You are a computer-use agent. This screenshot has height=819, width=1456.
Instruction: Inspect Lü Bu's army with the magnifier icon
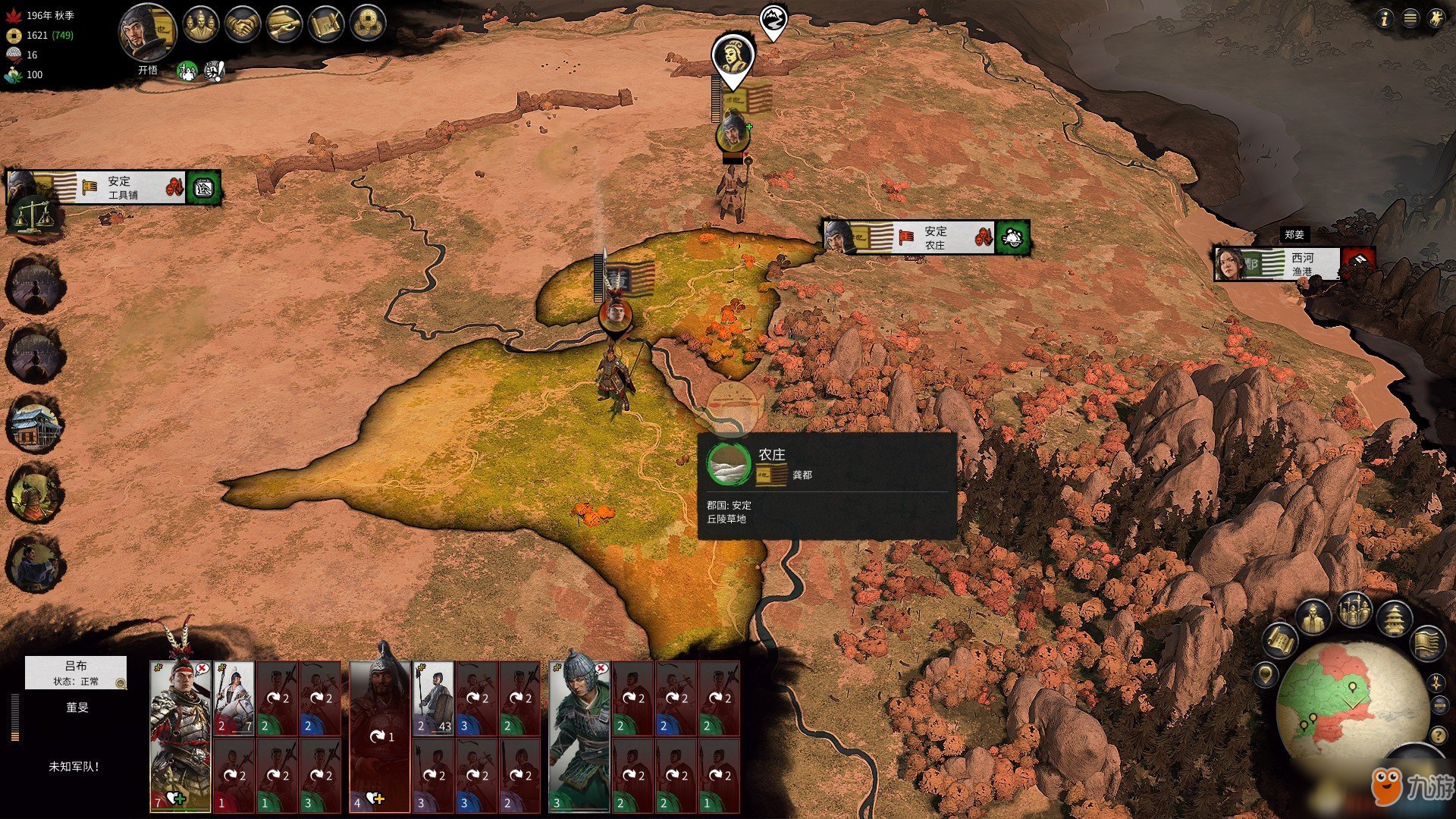point(121,683)
